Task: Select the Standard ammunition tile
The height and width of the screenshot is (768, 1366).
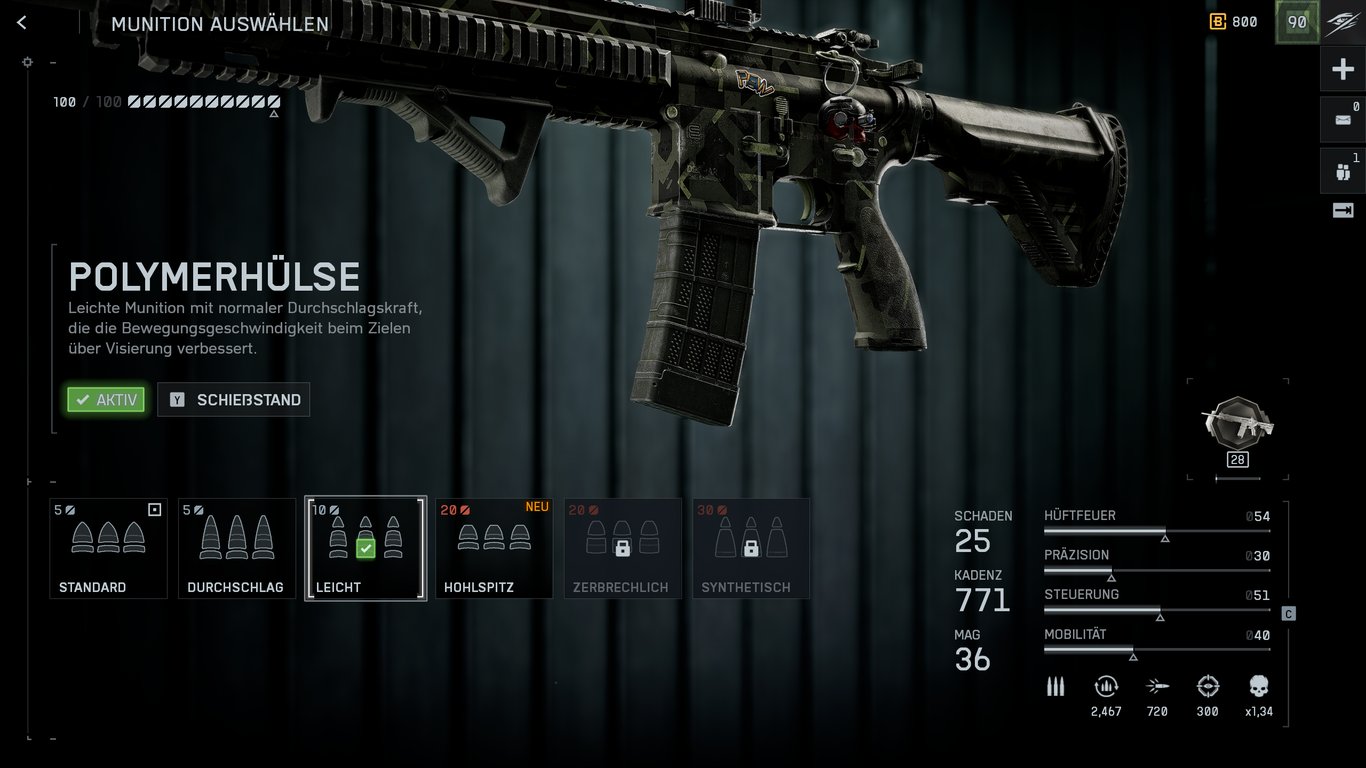Action: point(108,548)
